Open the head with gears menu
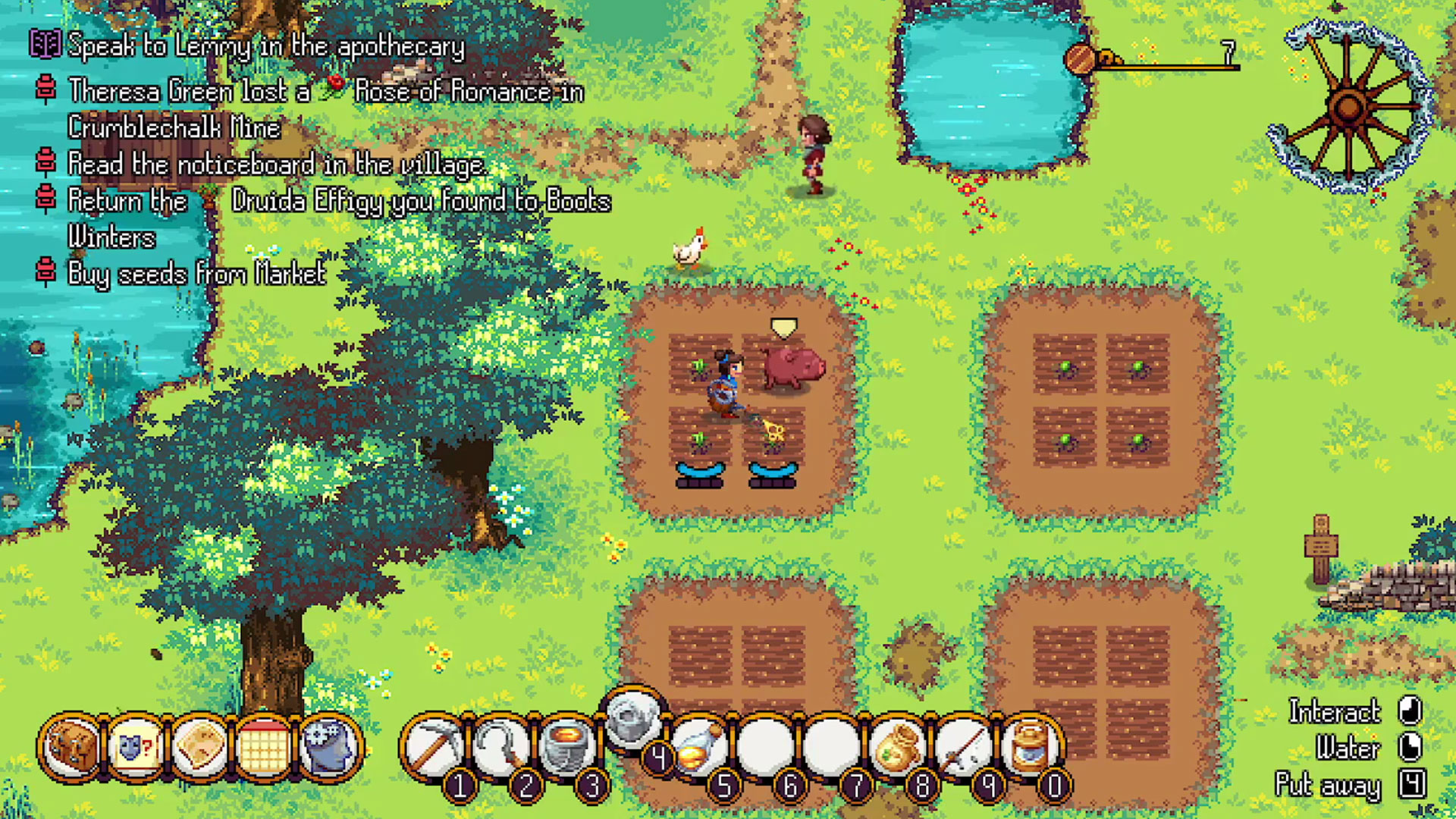This screenshot has width=1456, height=819. [x=330, y=748]
